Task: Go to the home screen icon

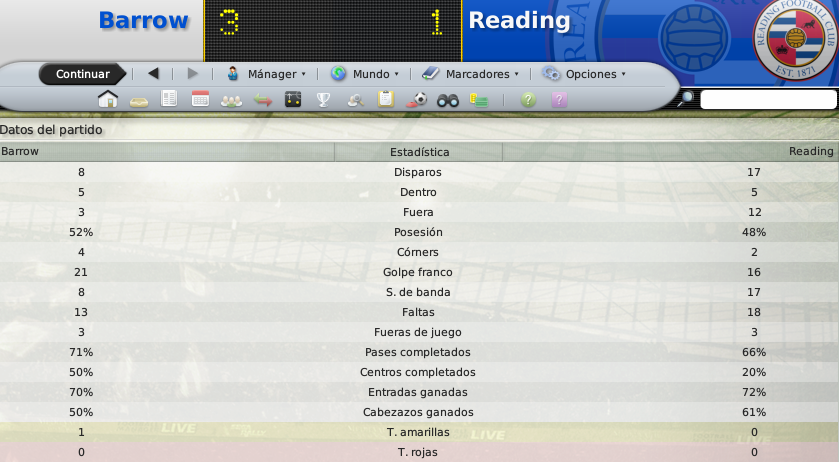Action: (x=108, y=99)
